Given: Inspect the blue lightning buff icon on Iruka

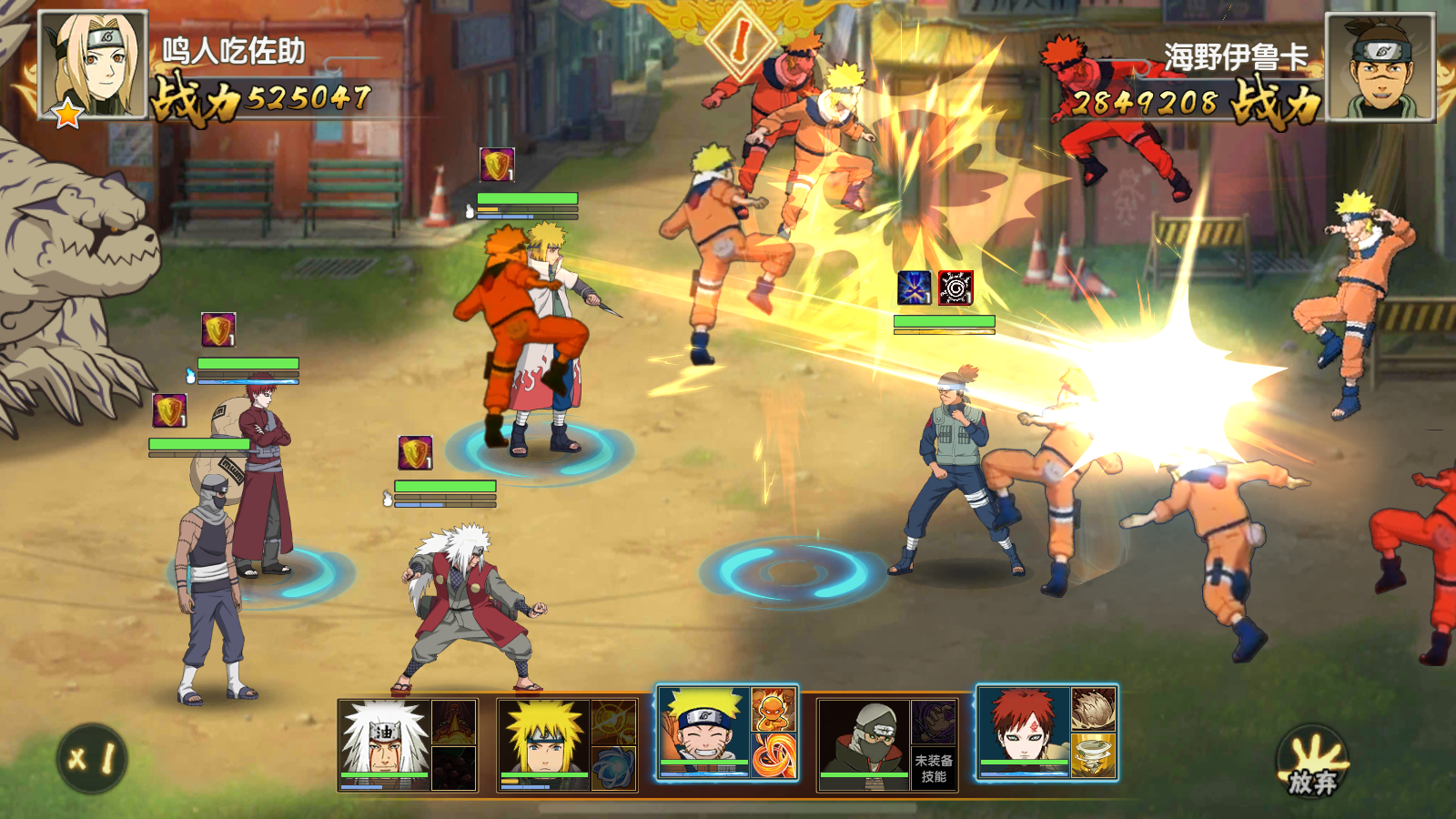Looking at the screenshot, I should 915,288.
